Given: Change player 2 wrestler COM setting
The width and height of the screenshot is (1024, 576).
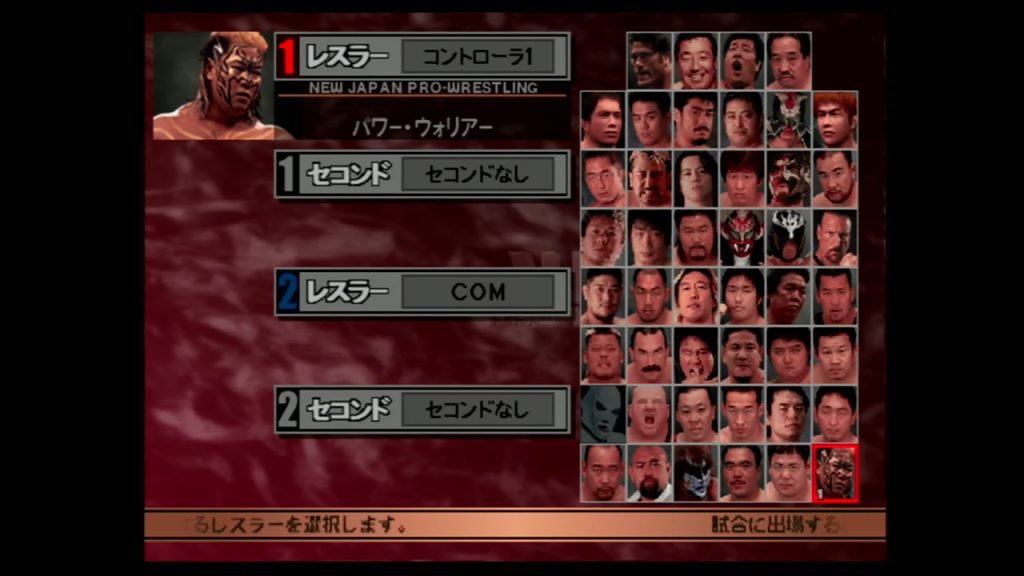Looking at the screenshot, I should pos(477,292).
